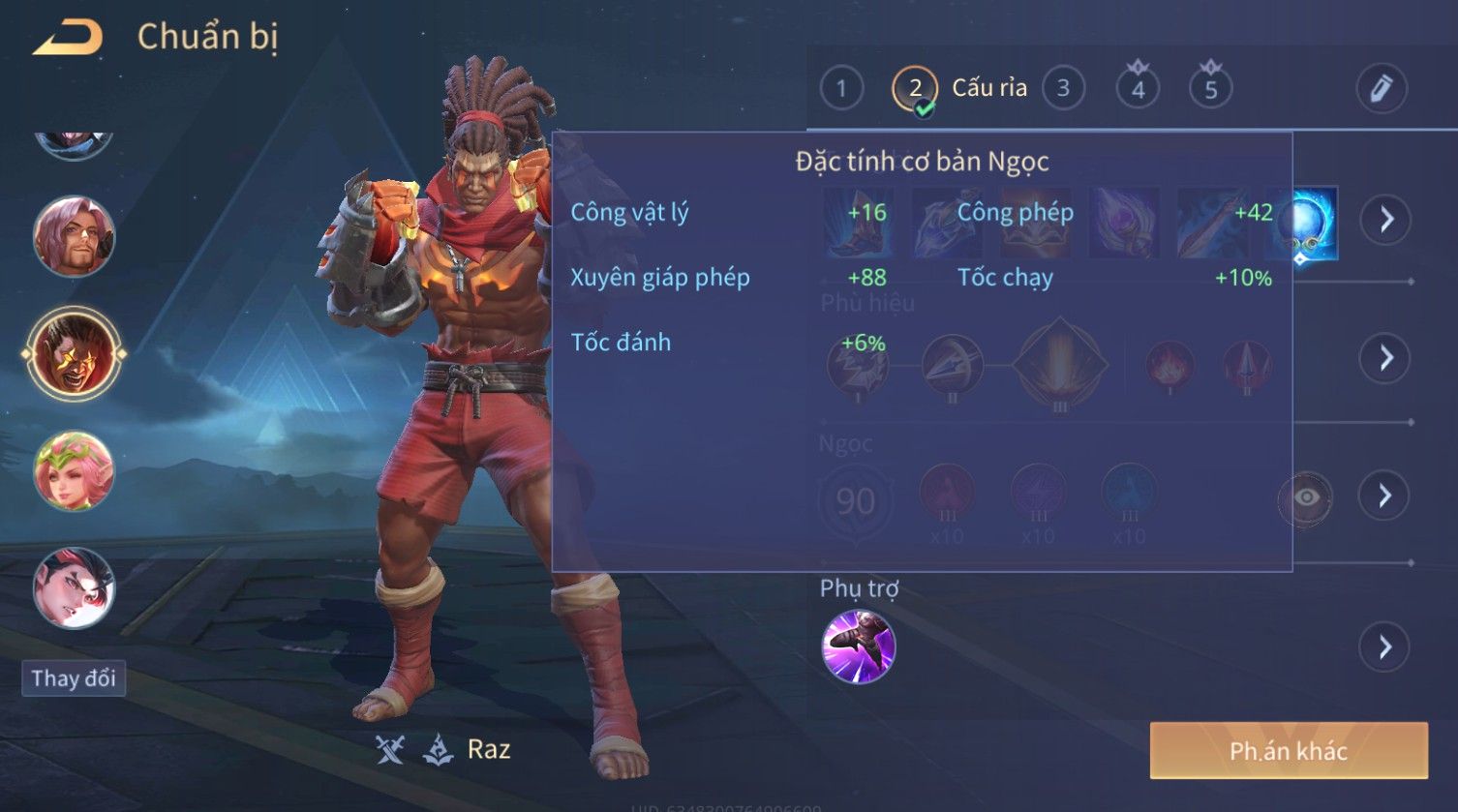Expand the Phù hiệu badge settings arrow
This screenshot has width=1458, height=812.
[1385, 358]
